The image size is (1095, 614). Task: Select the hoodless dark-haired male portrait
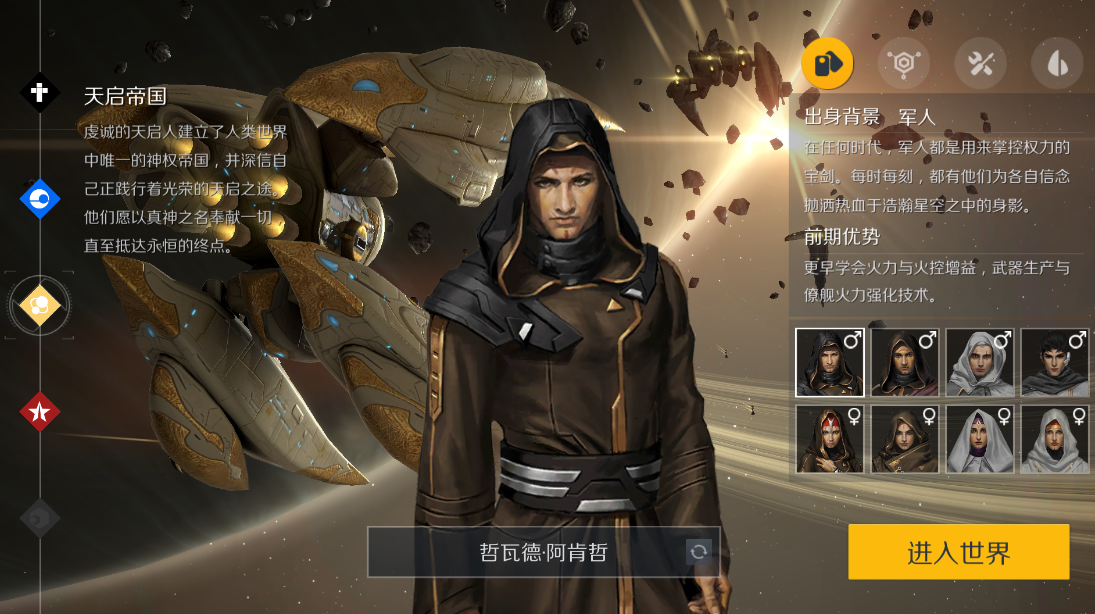coord(1055,362)
